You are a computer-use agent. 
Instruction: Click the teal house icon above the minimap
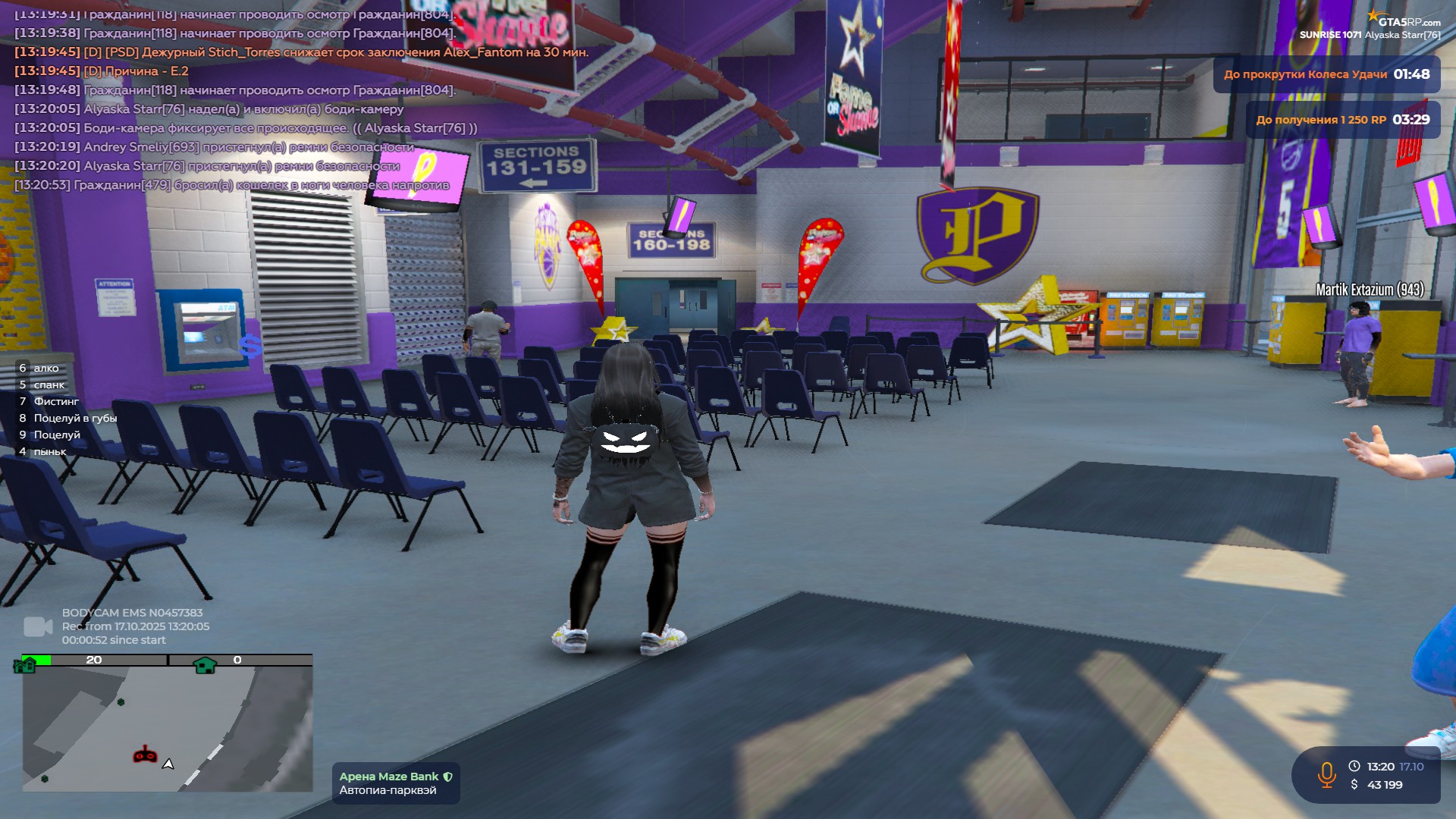205,665
